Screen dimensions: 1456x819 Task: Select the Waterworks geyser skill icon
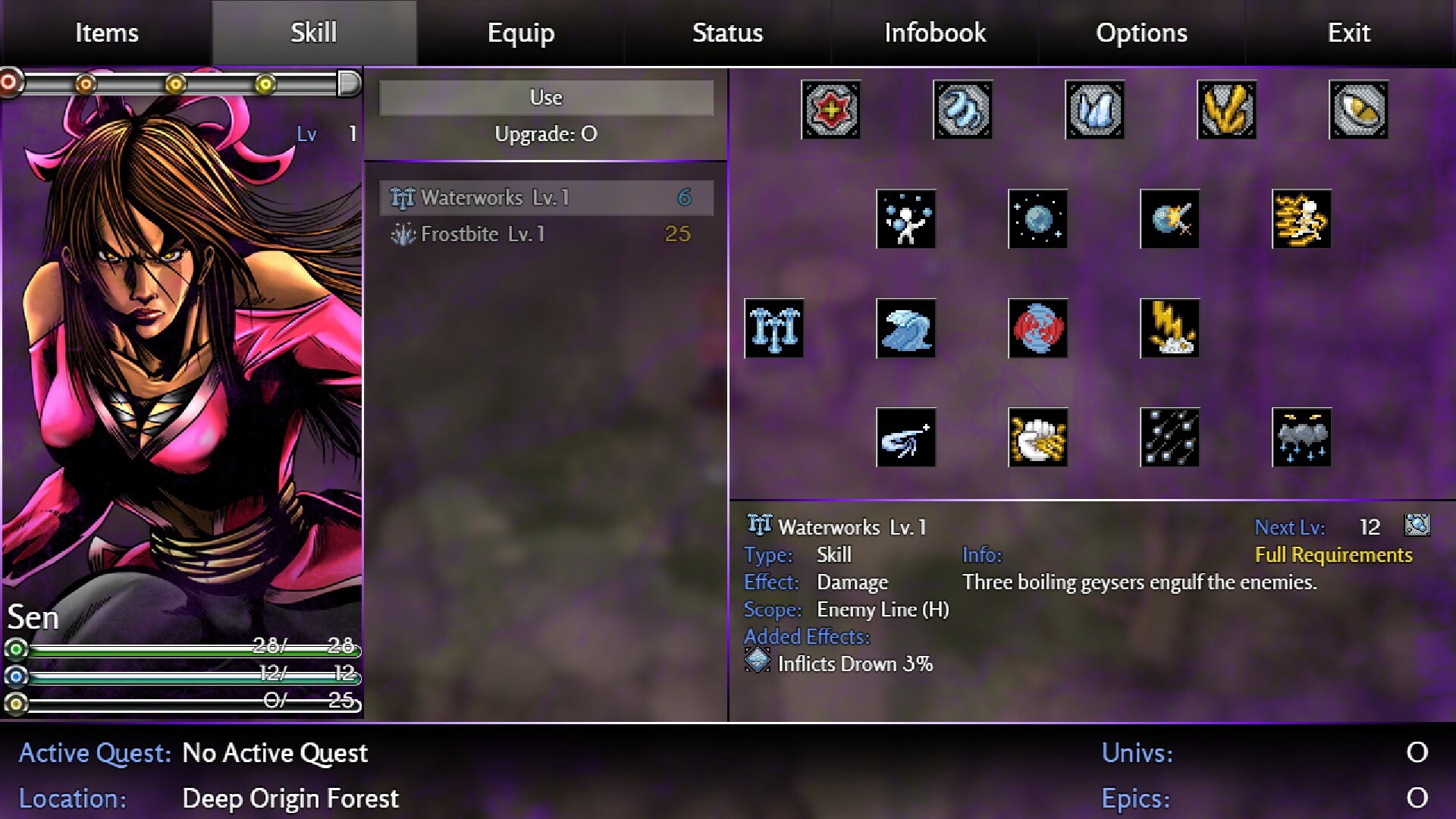click(x=774, y=328)
